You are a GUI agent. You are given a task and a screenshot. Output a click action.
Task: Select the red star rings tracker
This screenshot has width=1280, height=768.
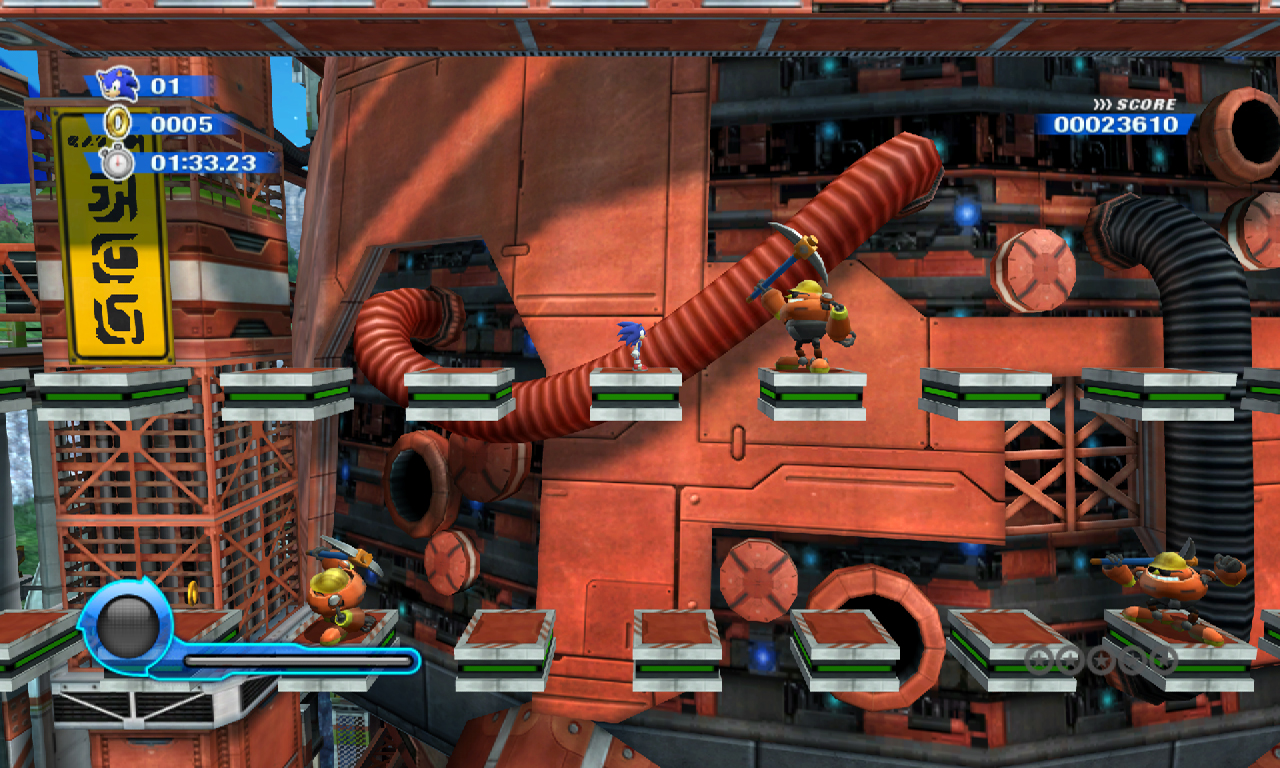(x=1100, y=659)
